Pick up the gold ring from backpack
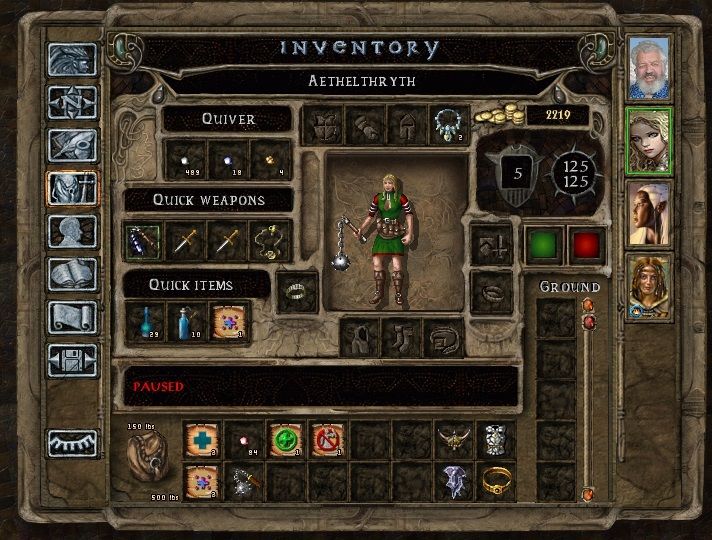 click(496, 481)
